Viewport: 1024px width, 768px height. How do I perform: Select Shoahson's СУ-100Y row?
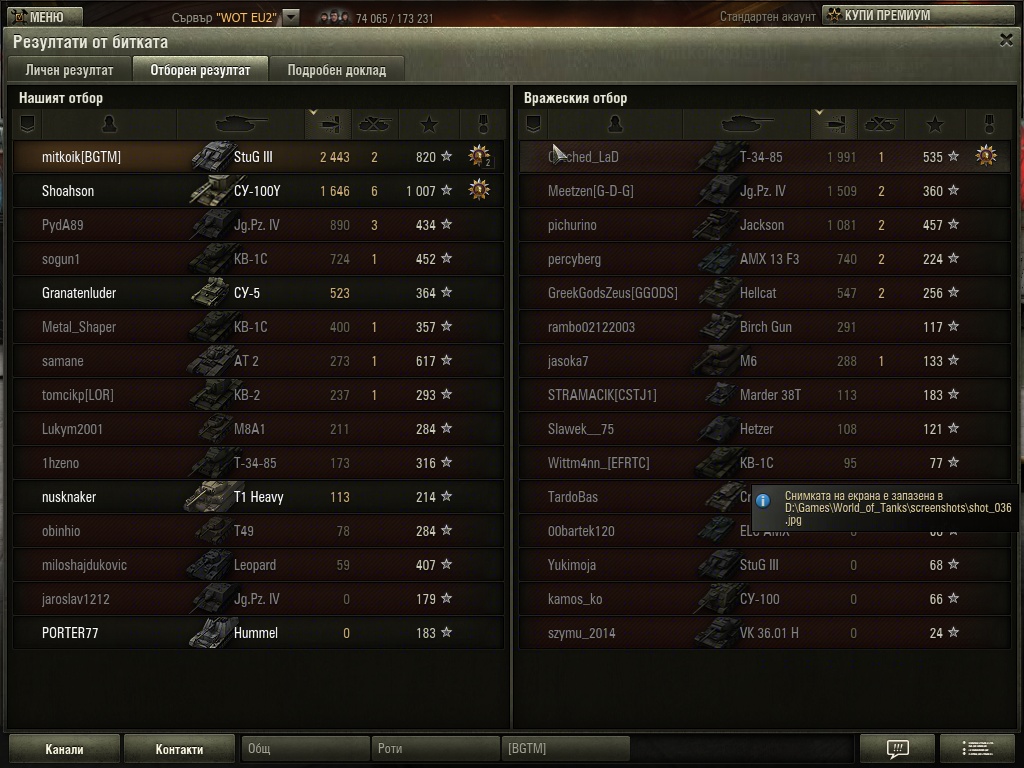click(x=258, y=191)
